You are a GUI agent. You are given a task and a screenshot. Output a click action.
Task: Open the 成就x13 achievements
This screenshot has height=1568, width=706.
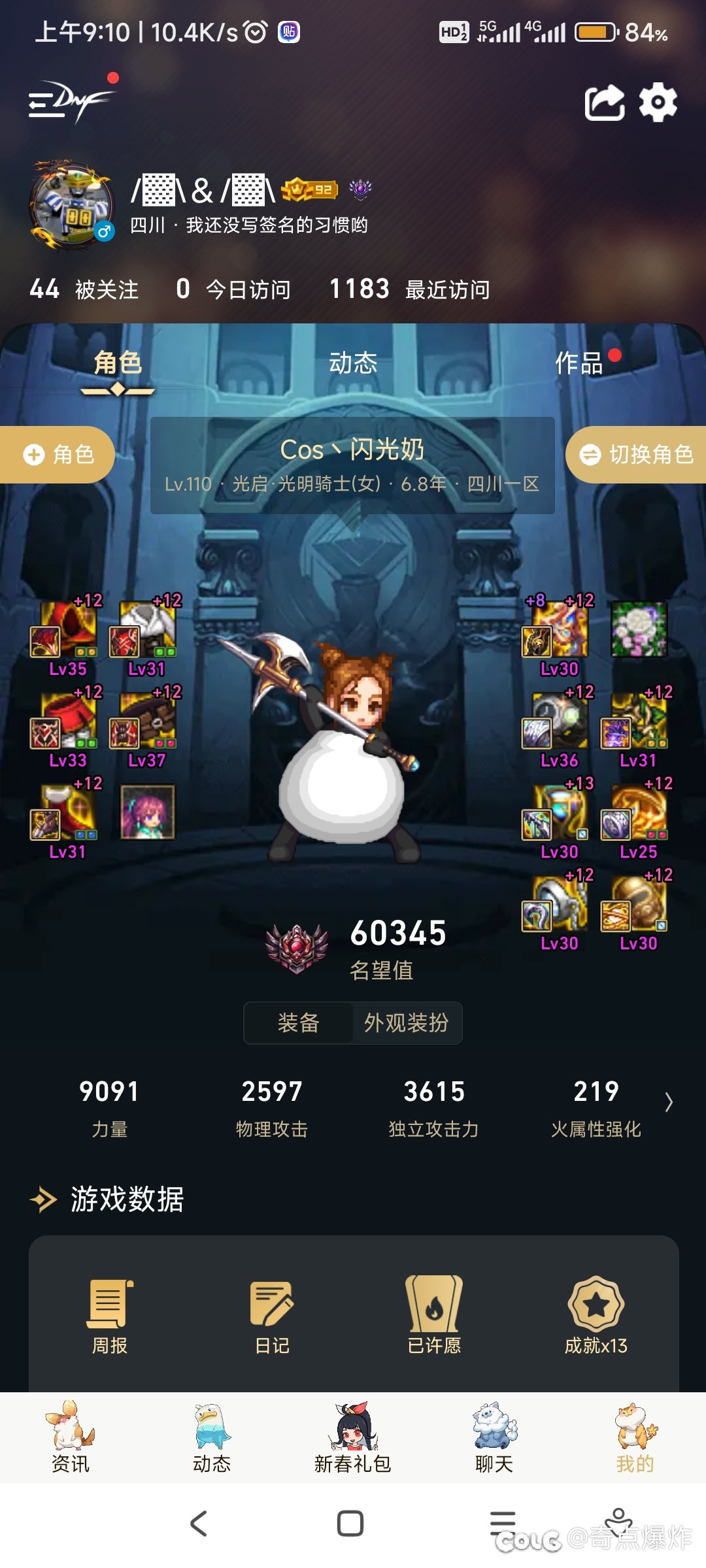click(x=596, y=1315)
